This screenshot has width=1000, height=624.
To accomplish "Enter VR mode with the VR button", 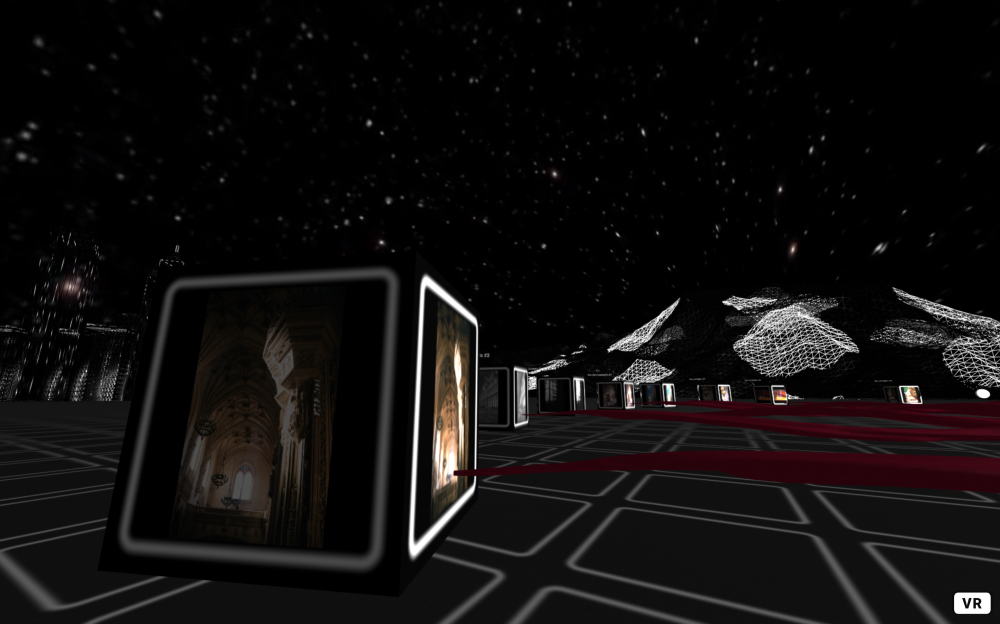I will click(971, 603).
